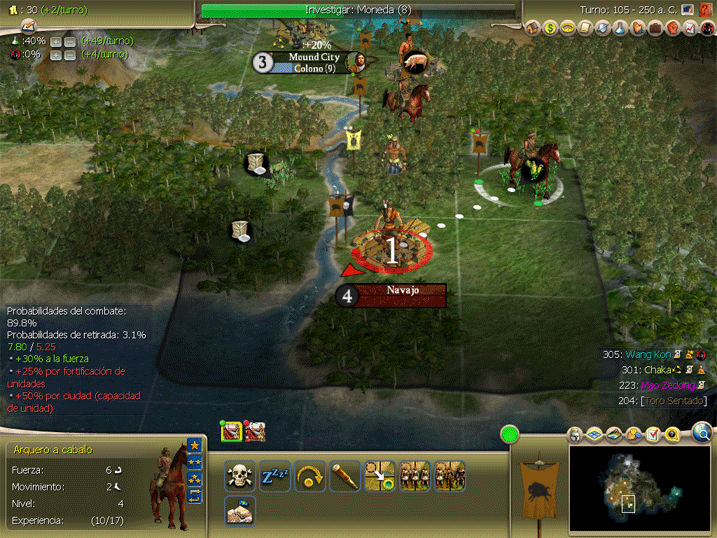Open the research bar showing Investigar: Moneda
717x538 pixels.
click(x=358, y=10)
